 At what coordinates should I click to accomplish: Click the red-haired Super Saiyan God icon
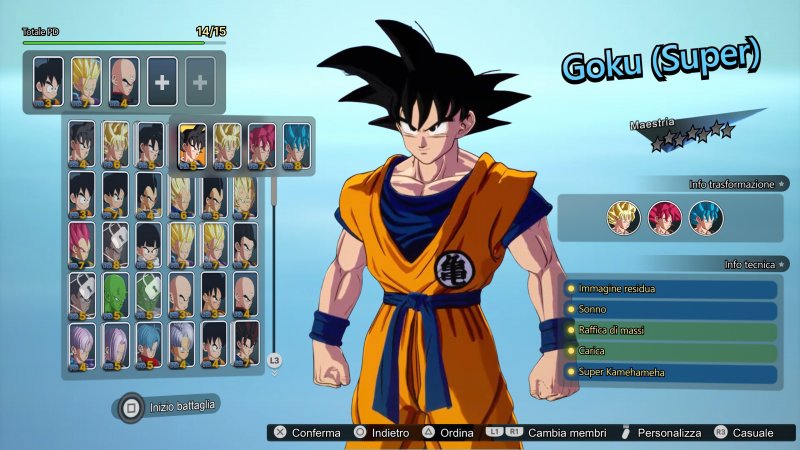664,217
